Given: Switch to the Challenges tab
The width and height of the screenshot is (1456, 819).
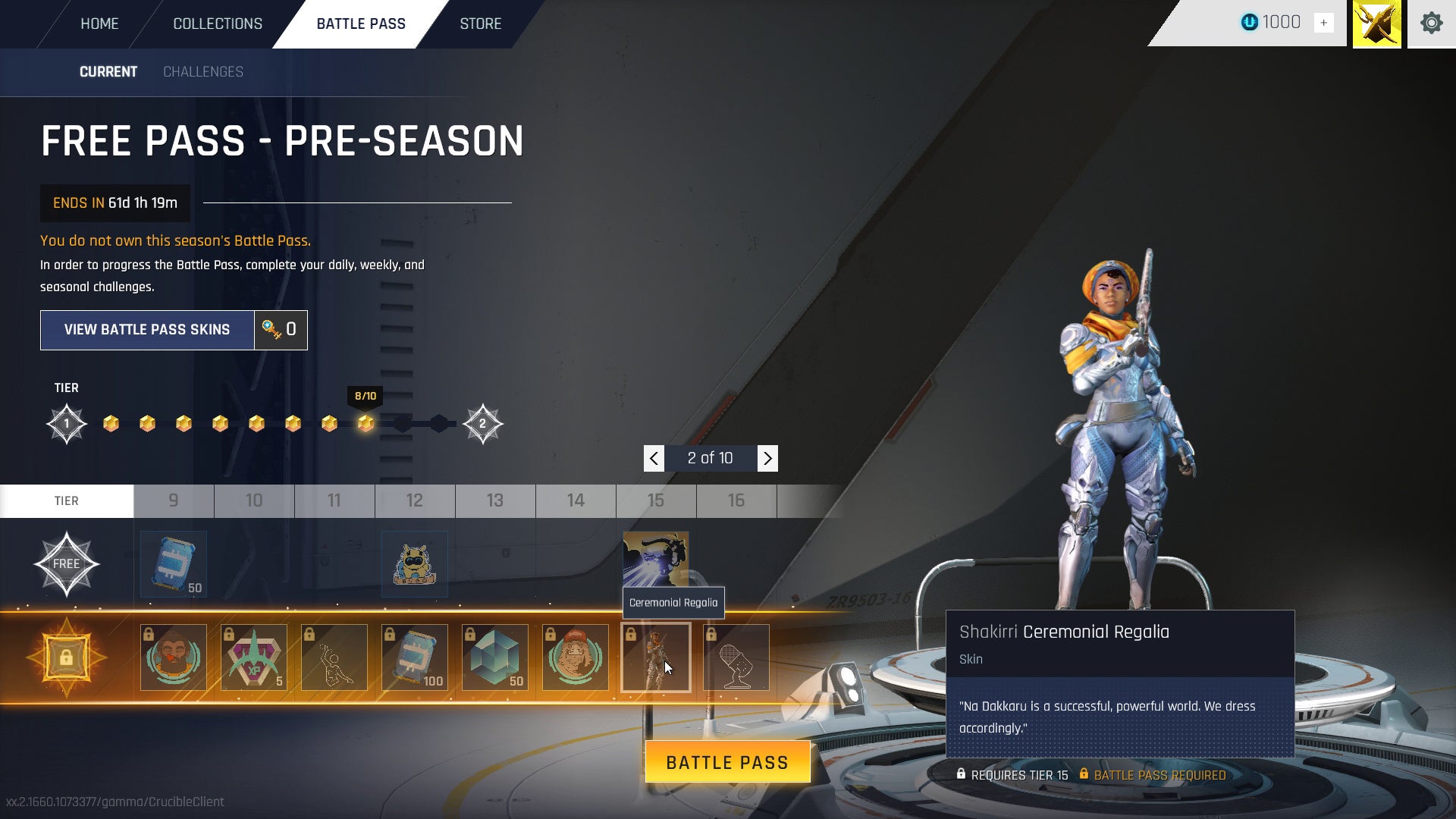Looking at the screenshot, I should [x=202, y=72].
